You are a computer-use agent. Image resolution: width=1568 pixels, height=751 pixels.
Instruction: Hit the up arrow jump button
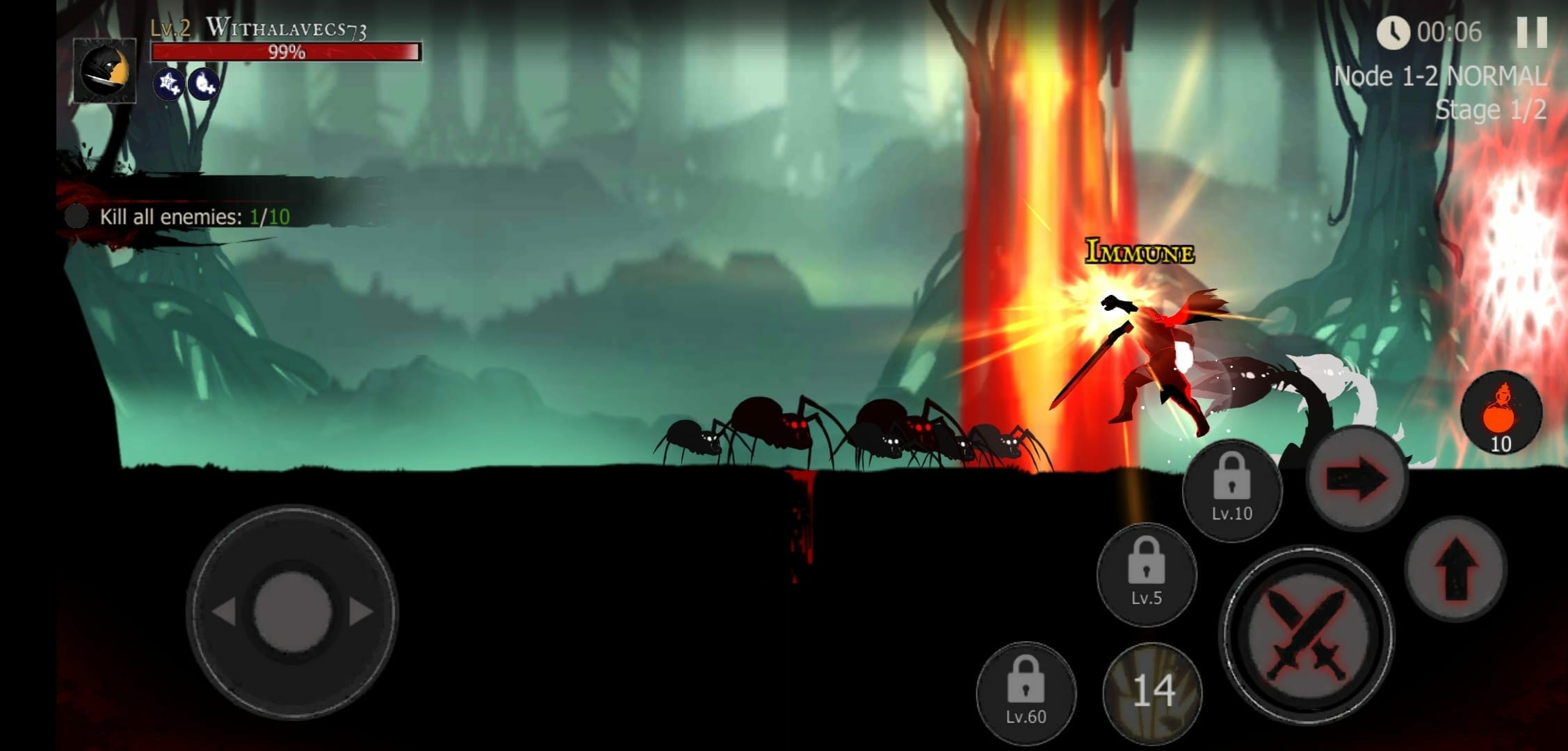click(1455, 569)
